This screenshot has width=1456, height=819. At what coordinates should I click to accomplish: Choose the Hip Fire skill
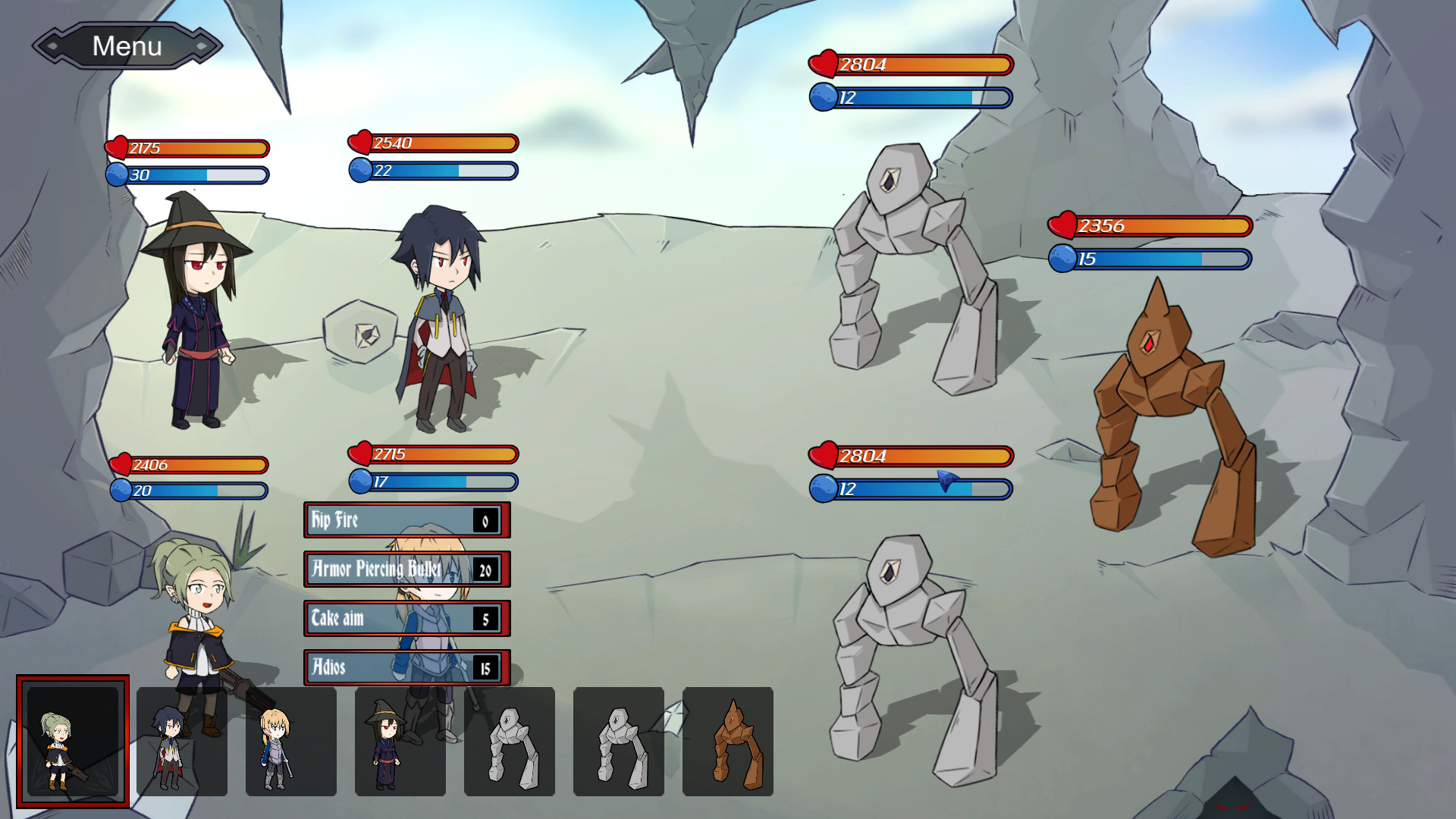click(x=406, y=520)
